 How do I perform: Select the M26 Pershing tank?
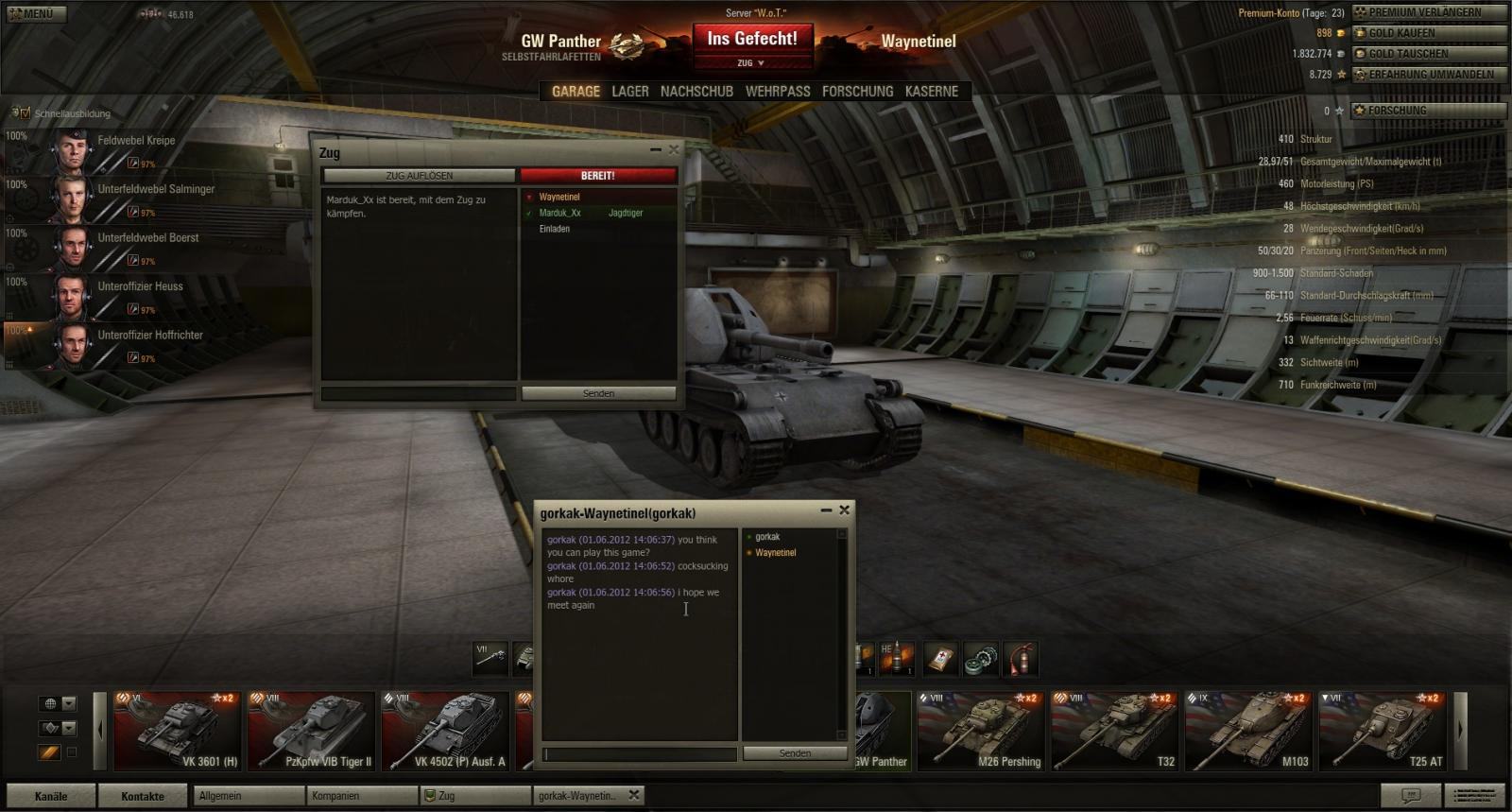tap(980, 731)
